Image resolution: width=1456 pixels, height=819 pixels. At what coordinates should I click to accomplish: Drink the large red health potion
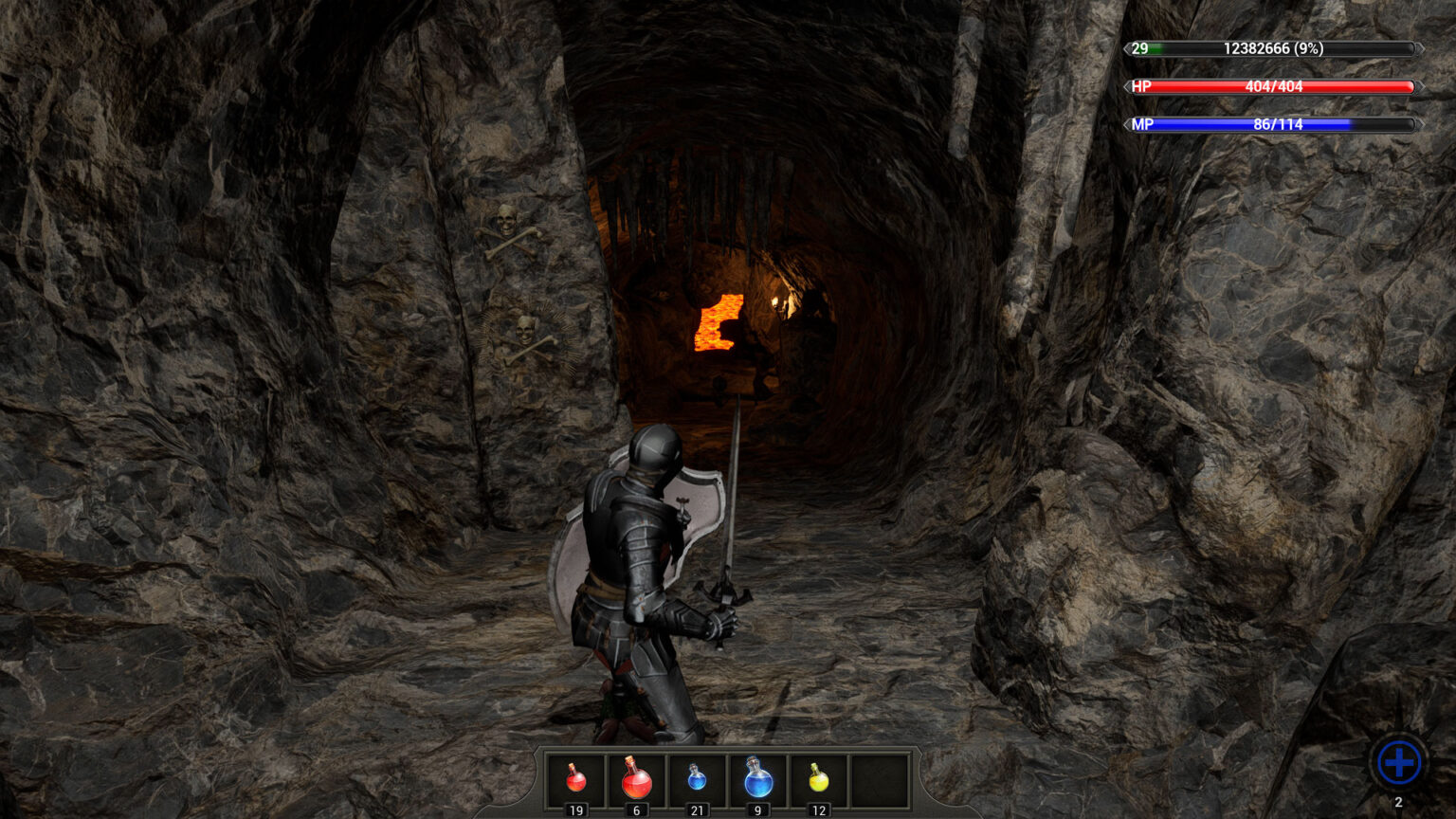click(636, 779)
